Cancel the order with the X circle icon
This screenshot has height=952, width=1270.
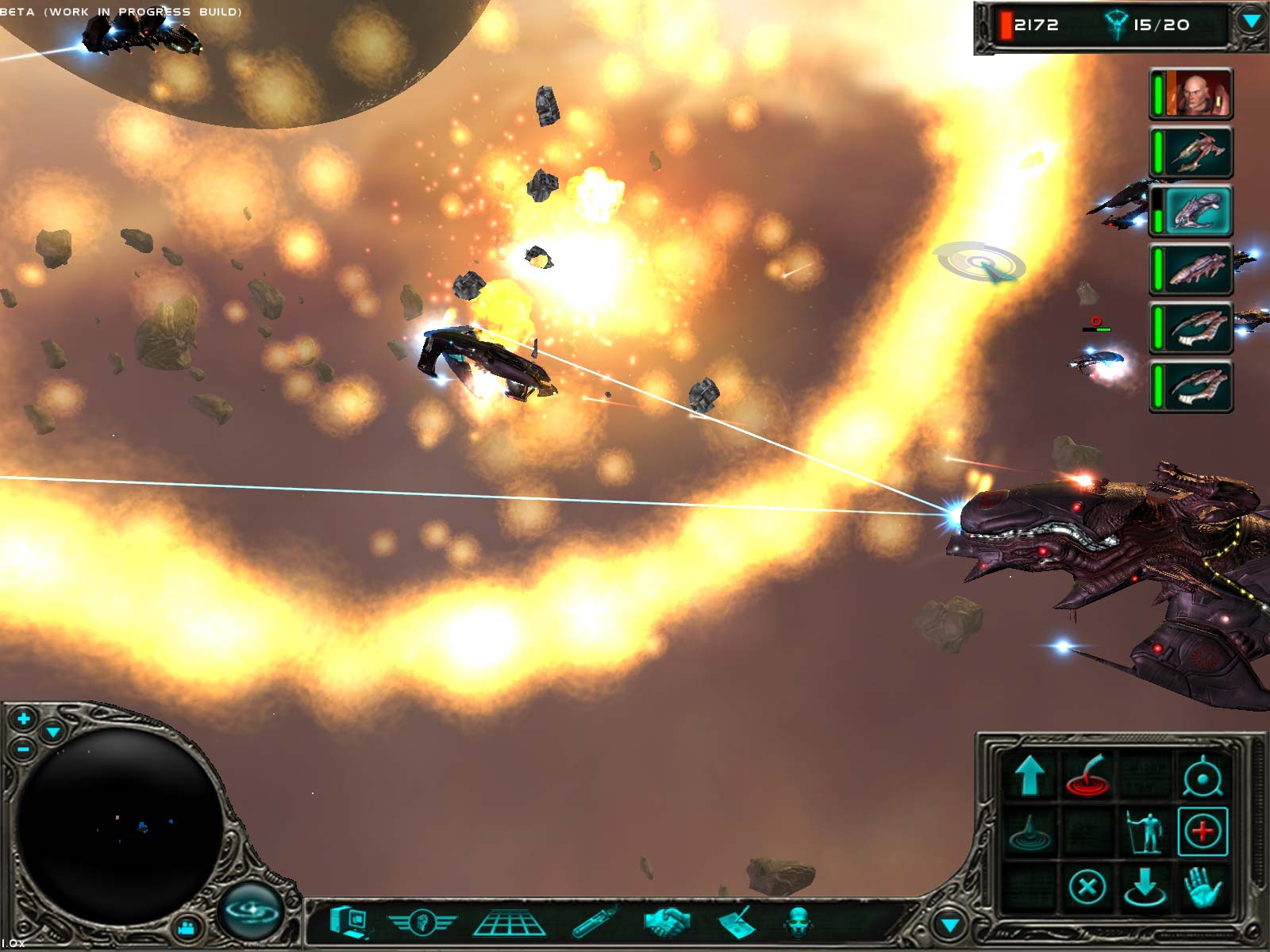1087,886
